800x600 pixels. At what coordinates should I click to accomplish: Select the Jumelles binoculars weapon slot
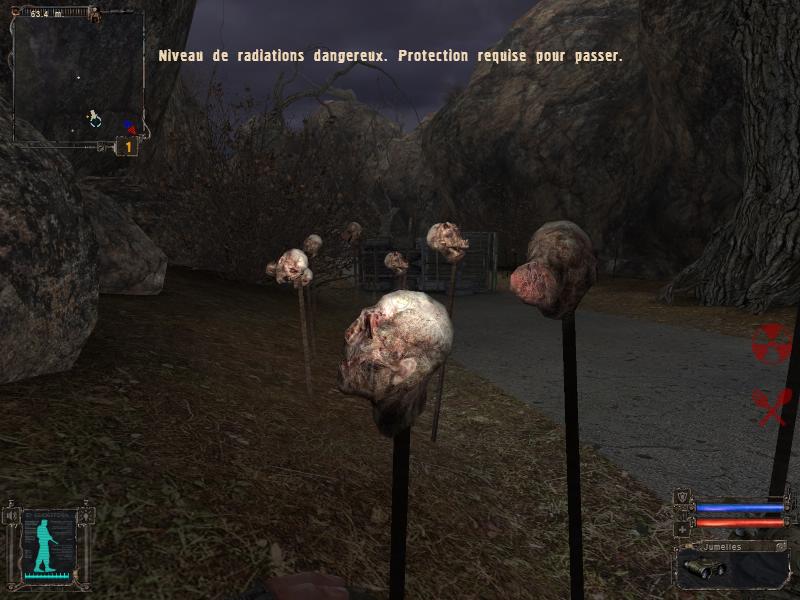click(x=732, y=568)
